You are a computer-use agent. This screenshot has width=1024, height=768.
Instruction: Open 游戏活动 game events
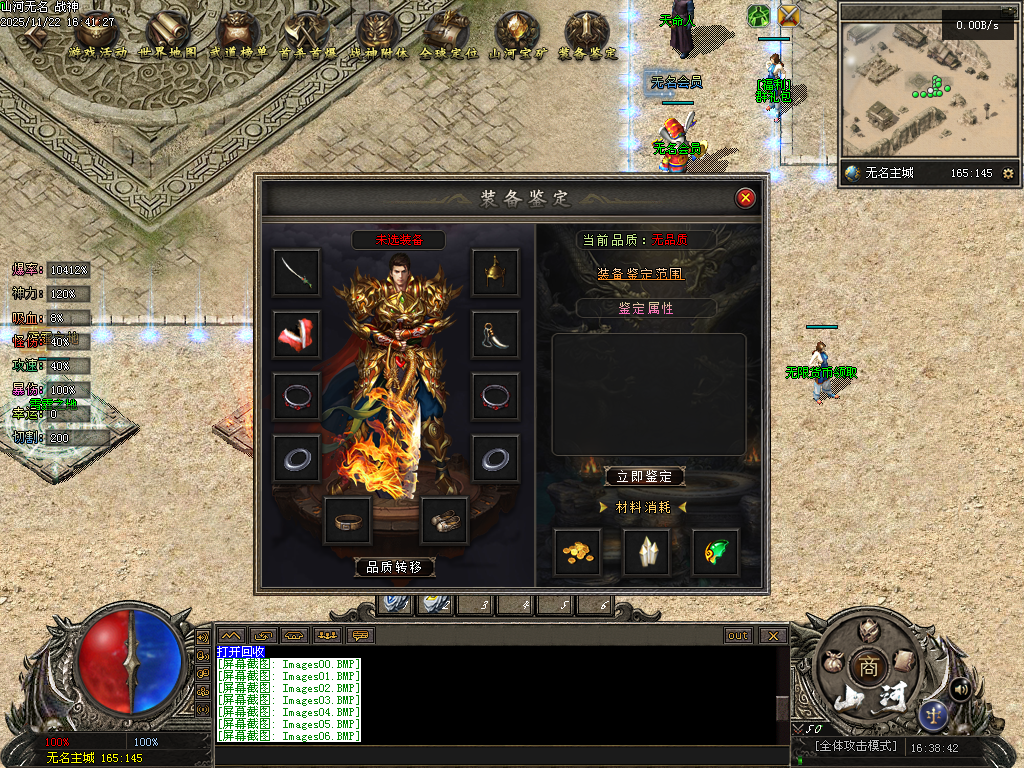tap(98, 36)
